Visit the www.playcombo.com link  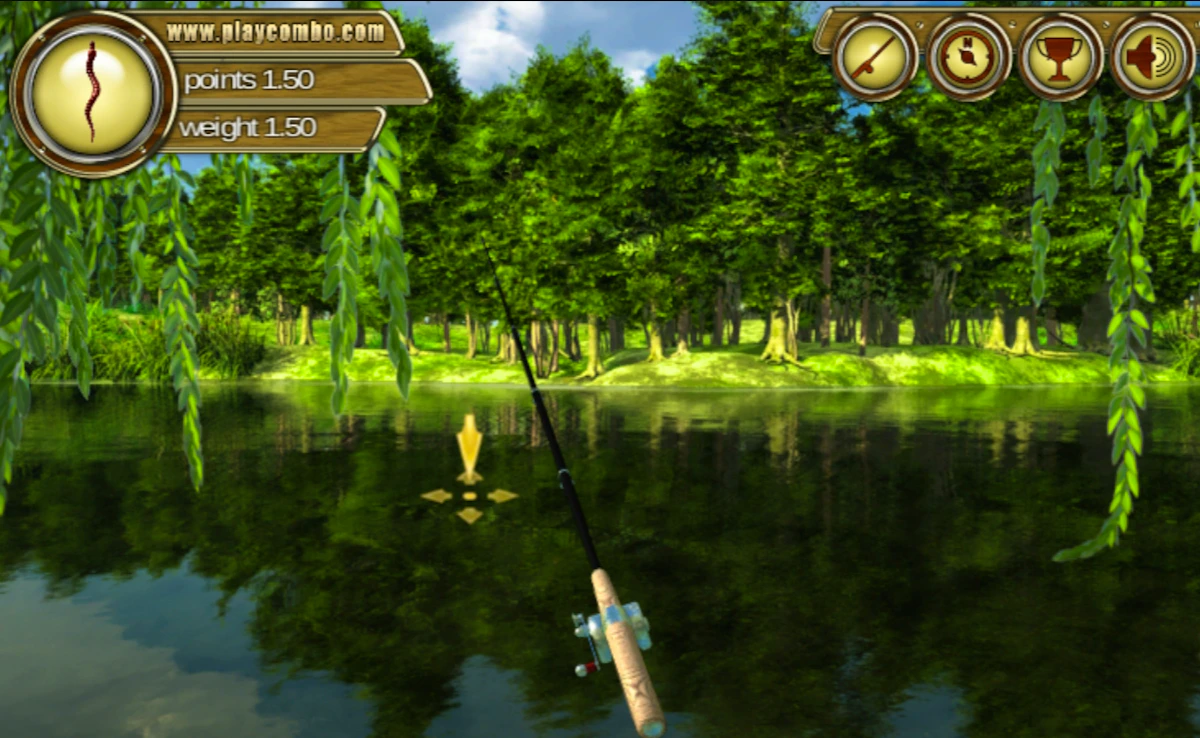pos(275,32)
